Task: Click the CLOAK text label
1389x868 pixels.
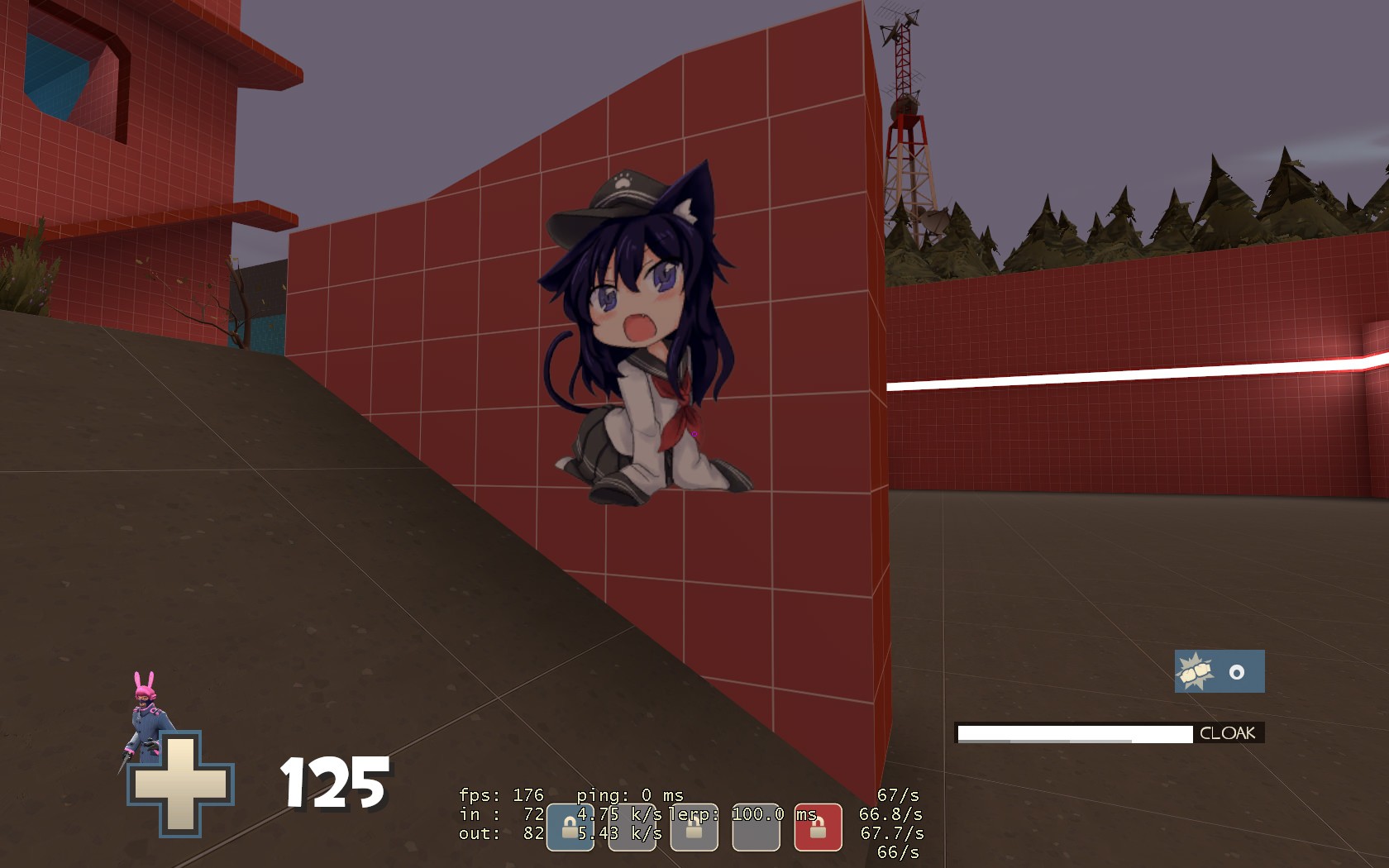Action: pyautogui.click(x=1227, y=732)
